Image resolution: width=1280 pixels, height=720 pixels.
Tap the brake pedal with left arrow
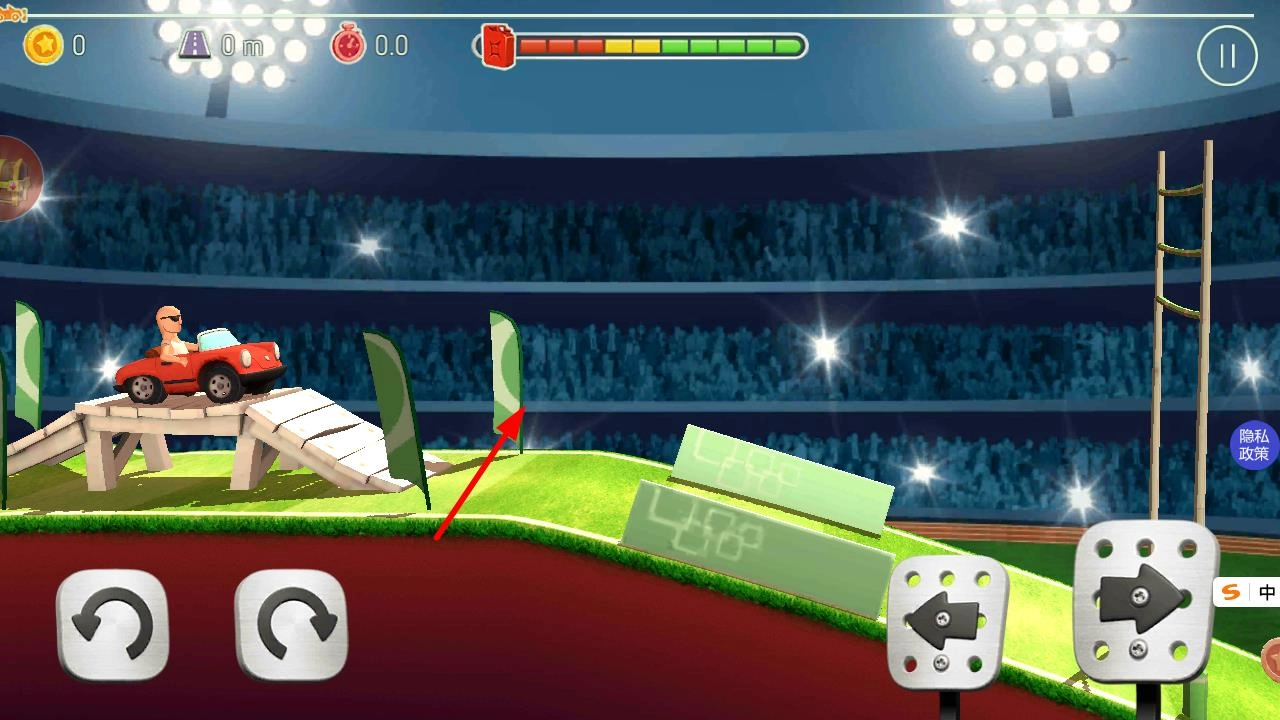tap(946, 622)
